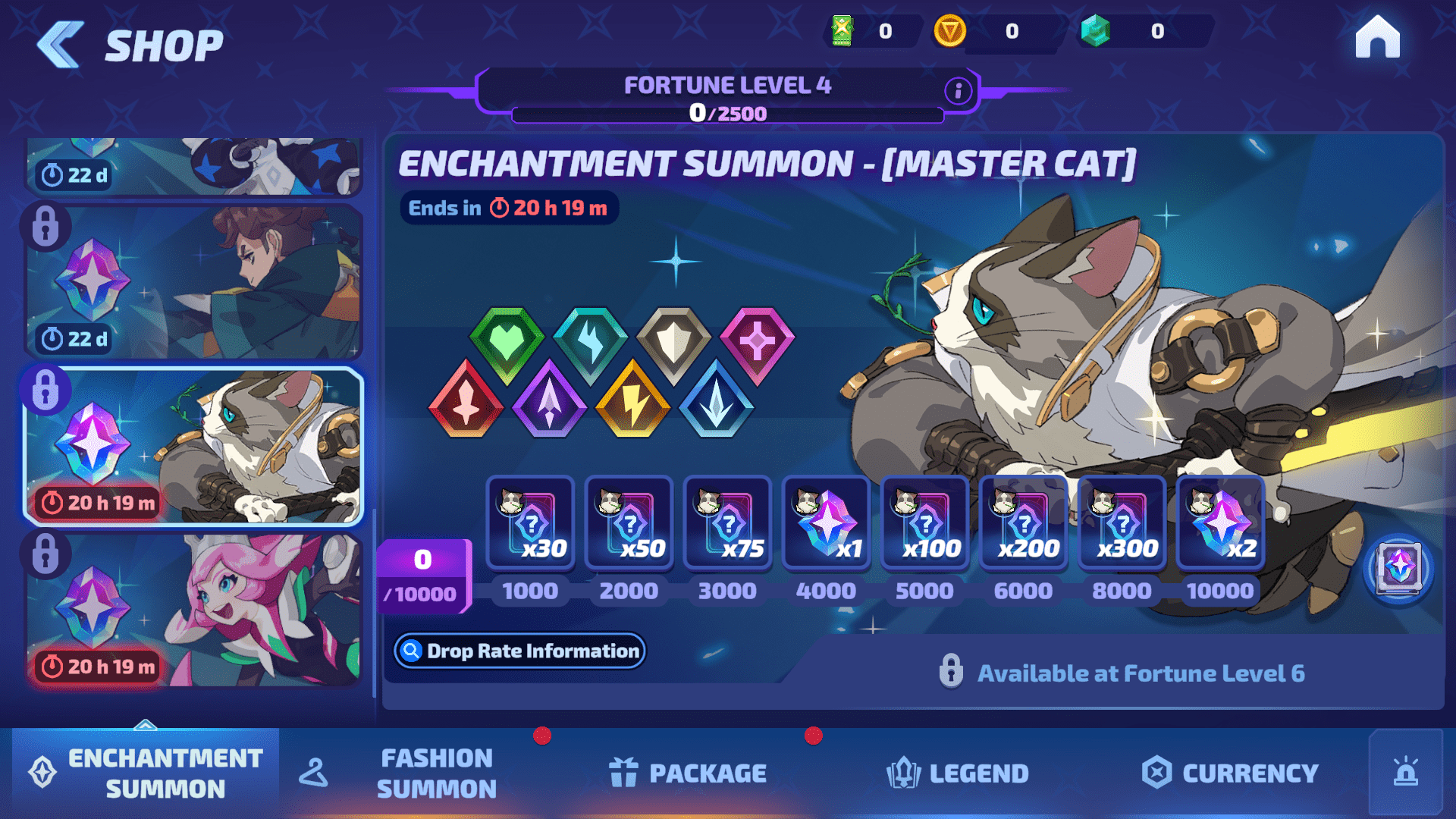
Task: Tap the green heart enchantment gem
Action: [507, 343]
